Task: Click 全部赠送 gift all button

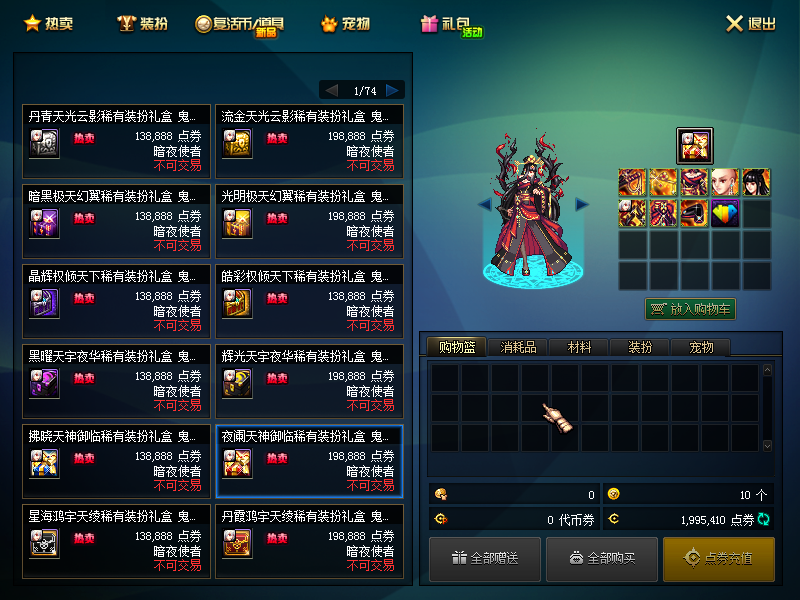Action: 485,558
